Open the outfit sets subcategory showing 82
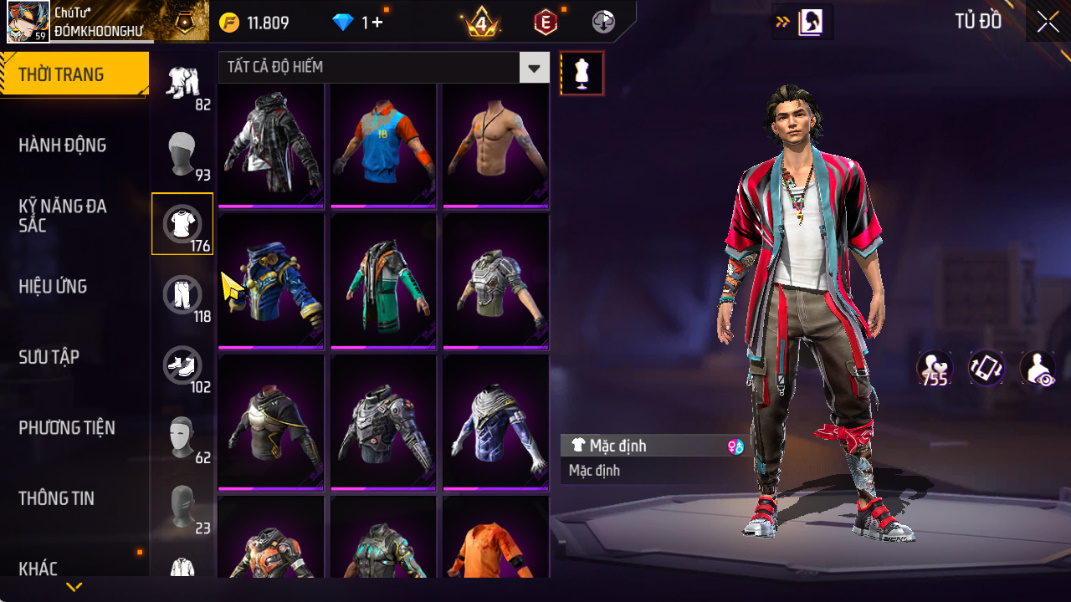 click(x=182, y=83)
